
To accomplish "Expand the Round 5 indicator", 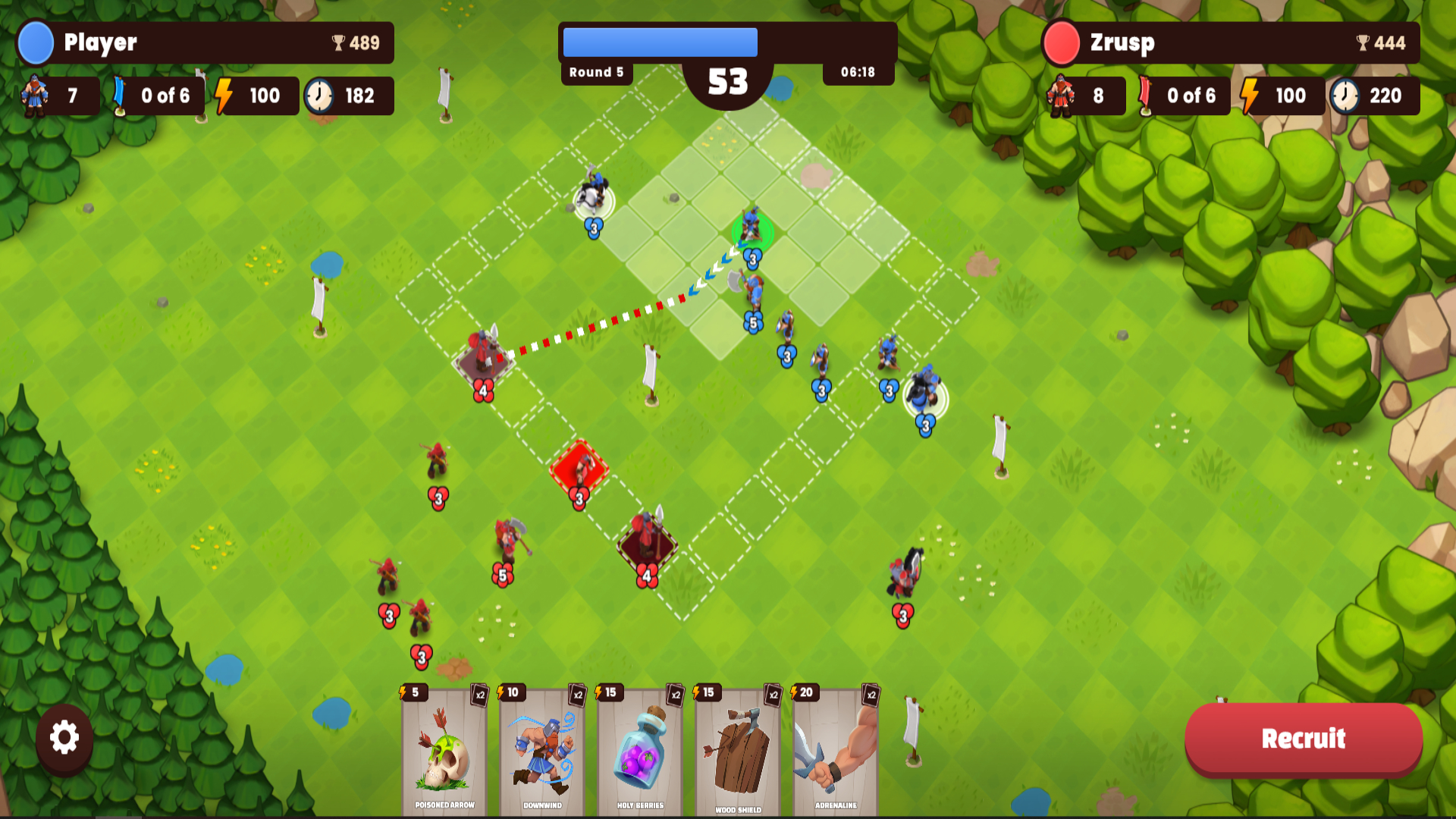I will pyautogui.click(x=596, y=72).
